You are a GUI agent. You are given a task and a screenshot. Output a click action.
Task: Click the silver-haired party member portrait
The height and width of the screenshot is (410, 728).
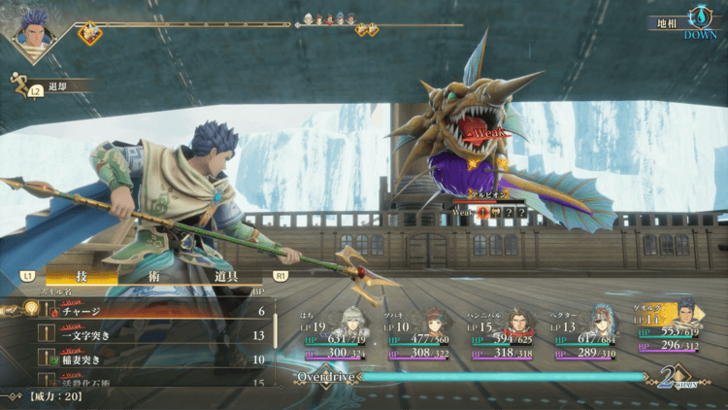coord(354,323)
